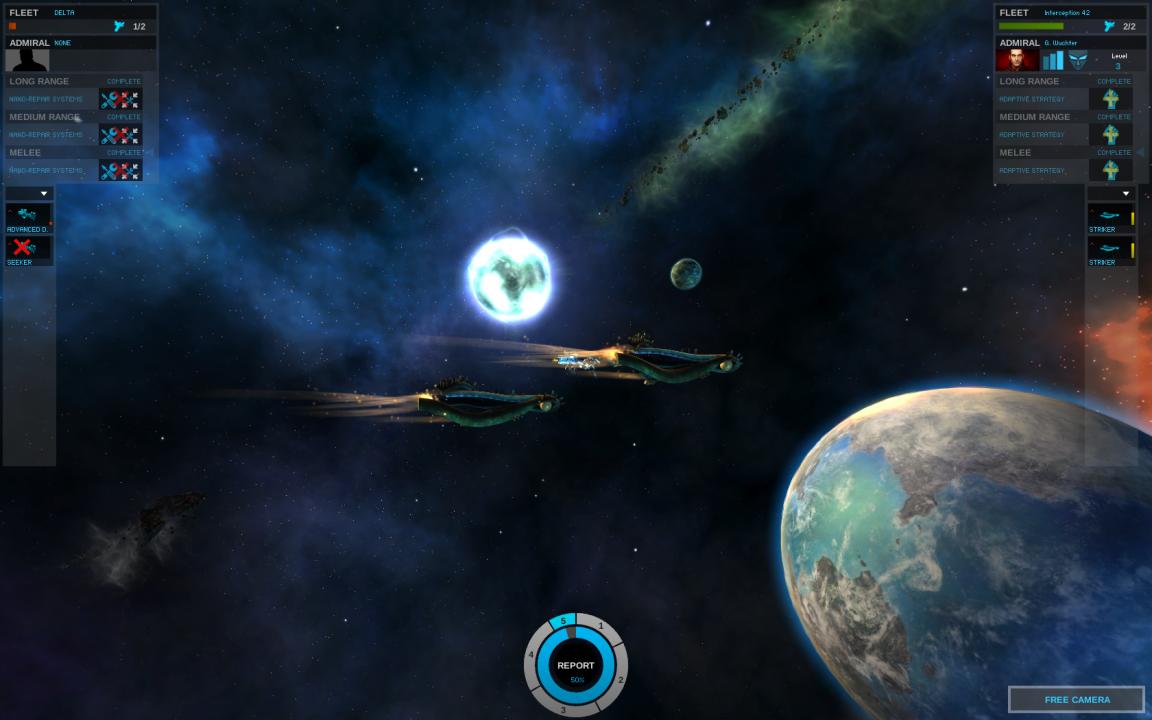Collapse the Delta fleet ship list dropdown

point(43,194)
